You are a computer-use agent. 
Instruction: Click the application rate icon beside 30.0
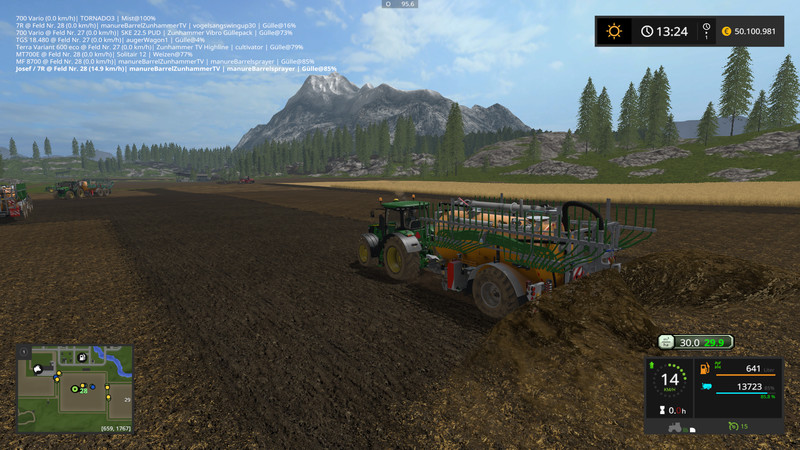[x=667, y=342]
